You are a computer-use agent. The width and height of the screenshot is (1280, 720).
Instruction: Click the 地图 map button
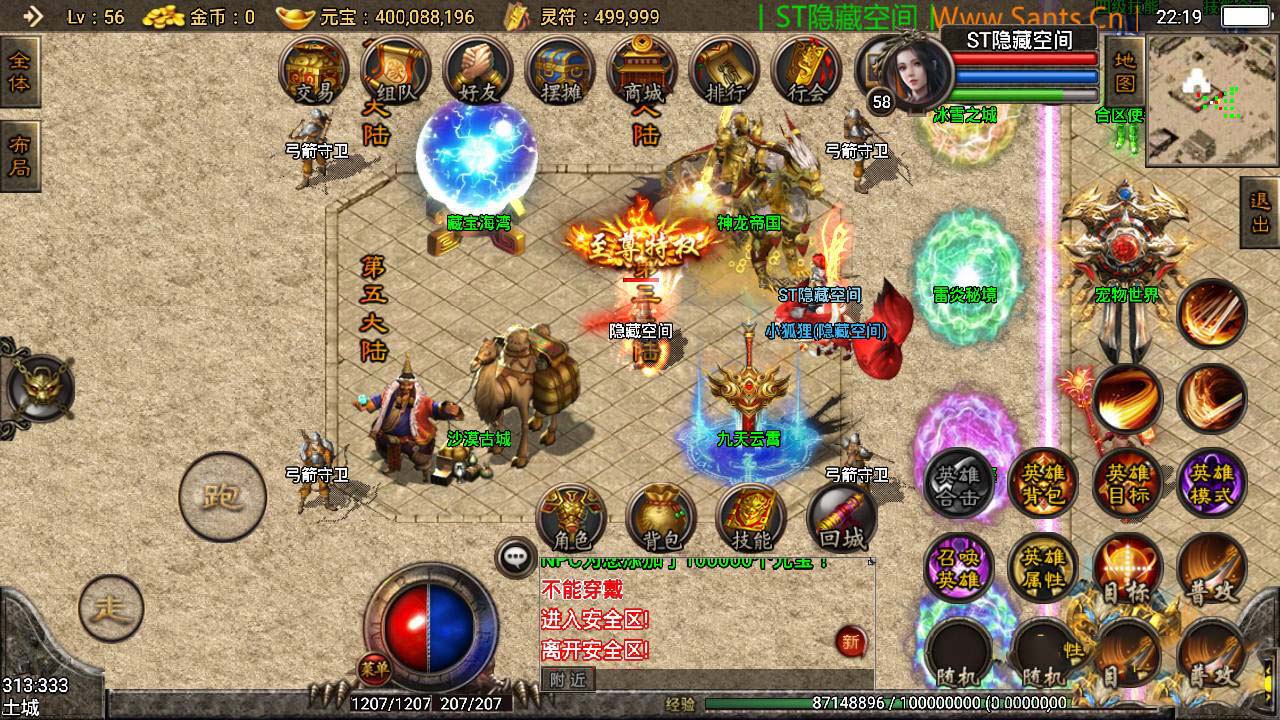pos(1125,70)
